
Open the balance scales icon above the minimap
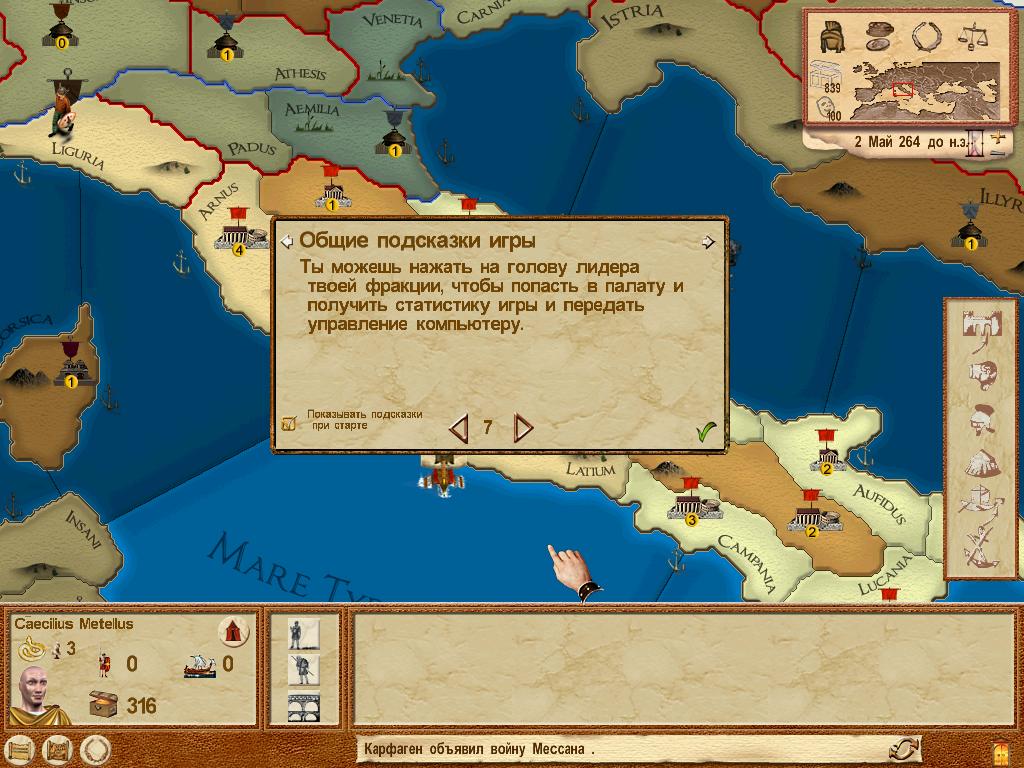(972, 36)
